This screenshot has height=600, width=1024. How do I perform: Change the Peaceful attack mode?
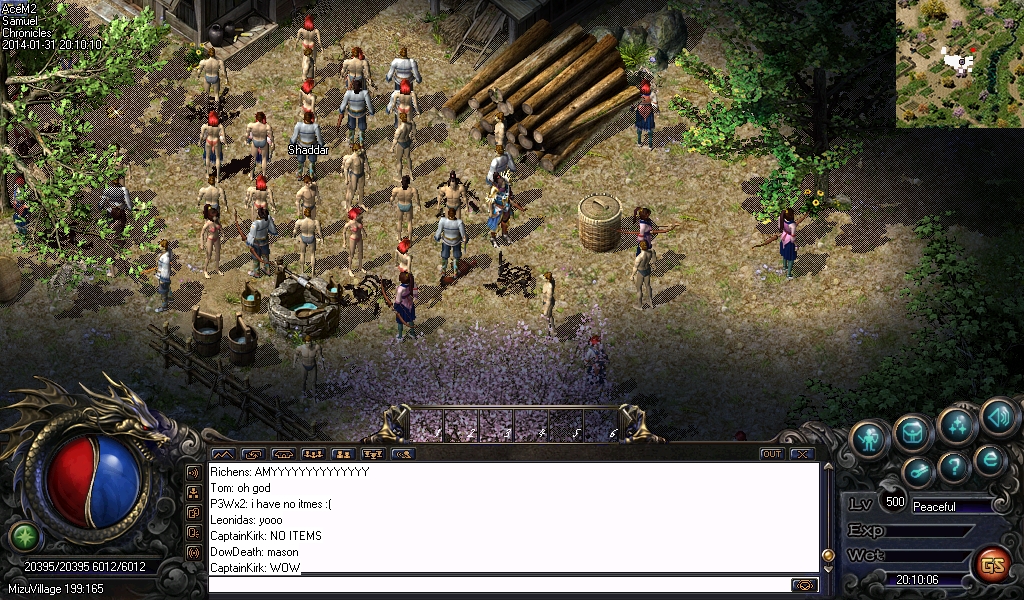[950, 507]
